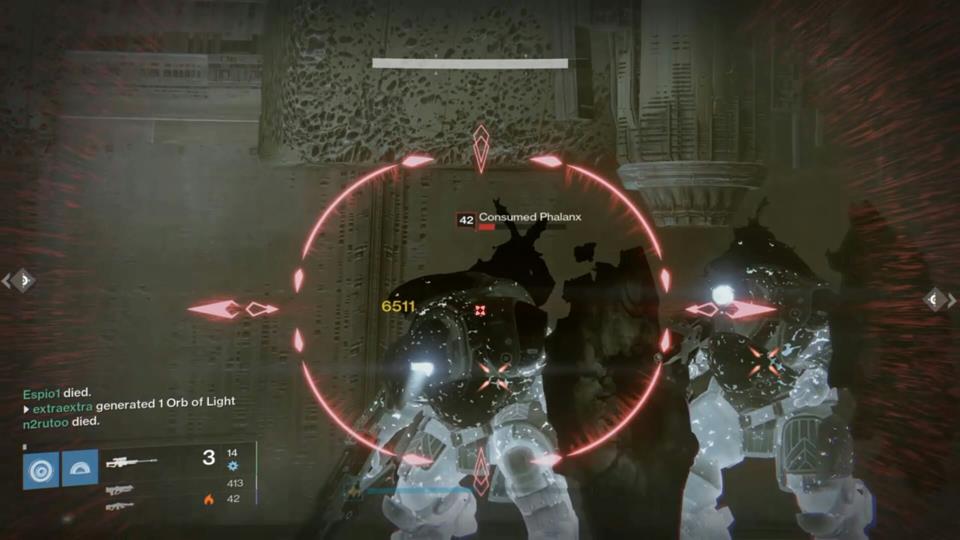Click the blue gear ammo icon
This screenshot has height=540, width=960.
click(x=233, y=466)
